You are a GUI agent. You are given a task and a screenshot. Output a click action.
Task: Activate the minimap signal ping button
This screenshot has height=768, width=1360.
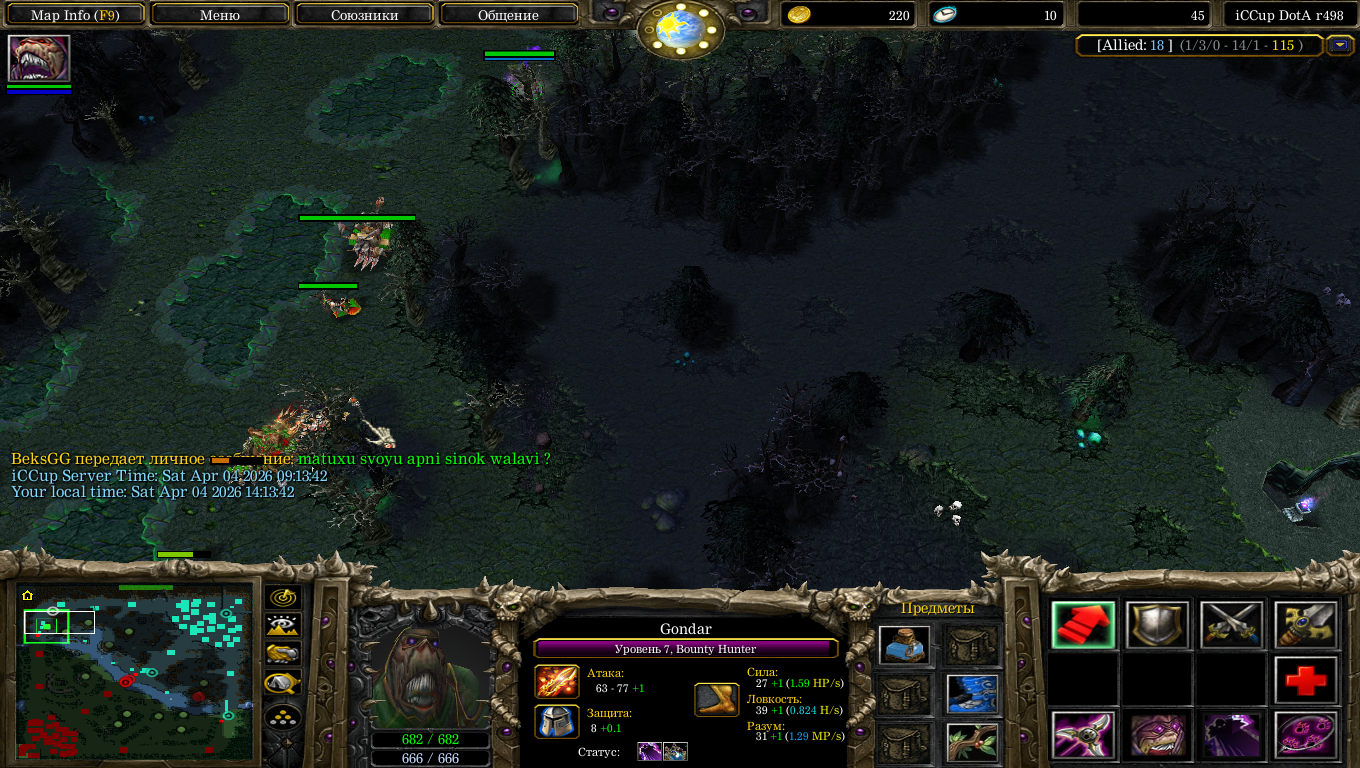point(284,598)
